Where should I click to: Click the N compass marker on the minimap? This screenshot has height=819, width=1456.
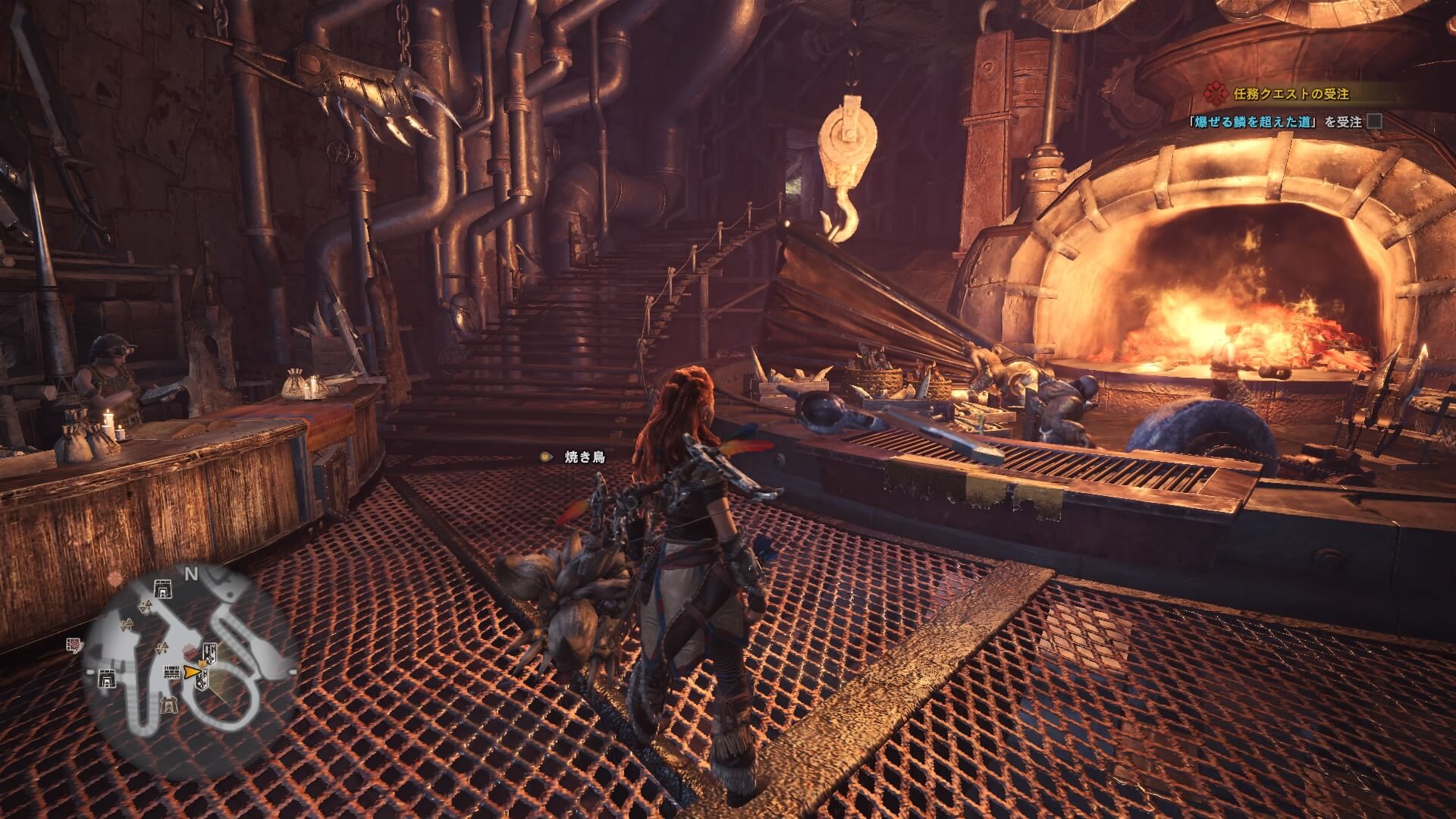(x=191, y=575)
